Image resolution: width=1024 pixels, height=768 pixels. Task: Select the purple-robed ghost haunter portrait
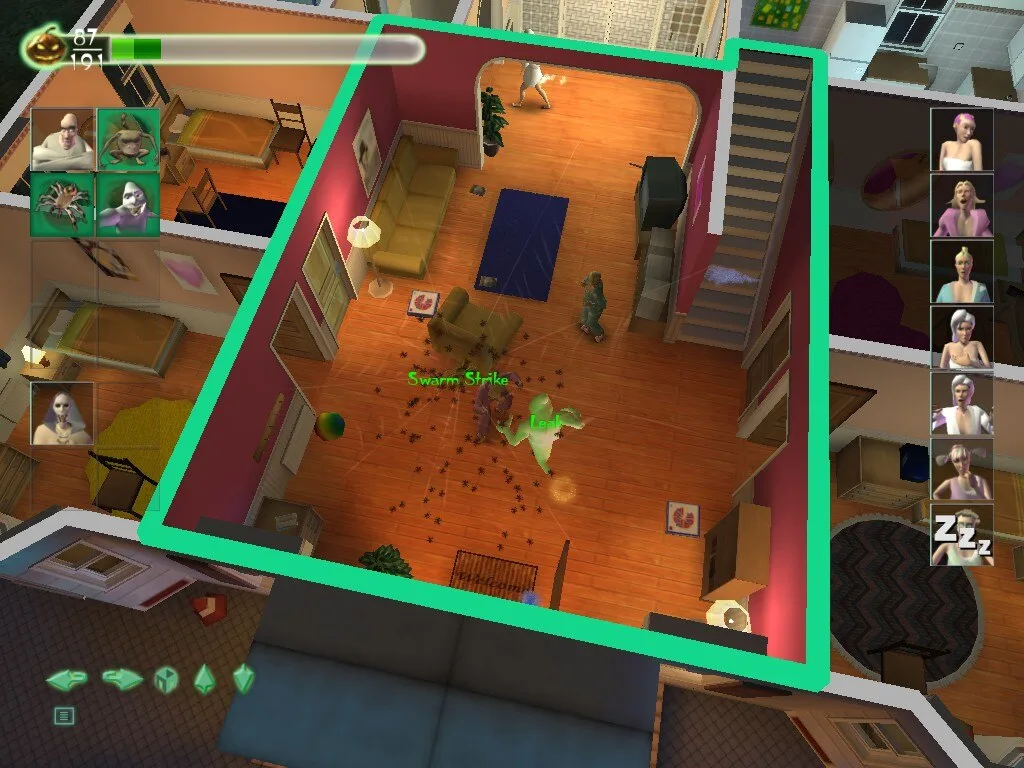128,204
